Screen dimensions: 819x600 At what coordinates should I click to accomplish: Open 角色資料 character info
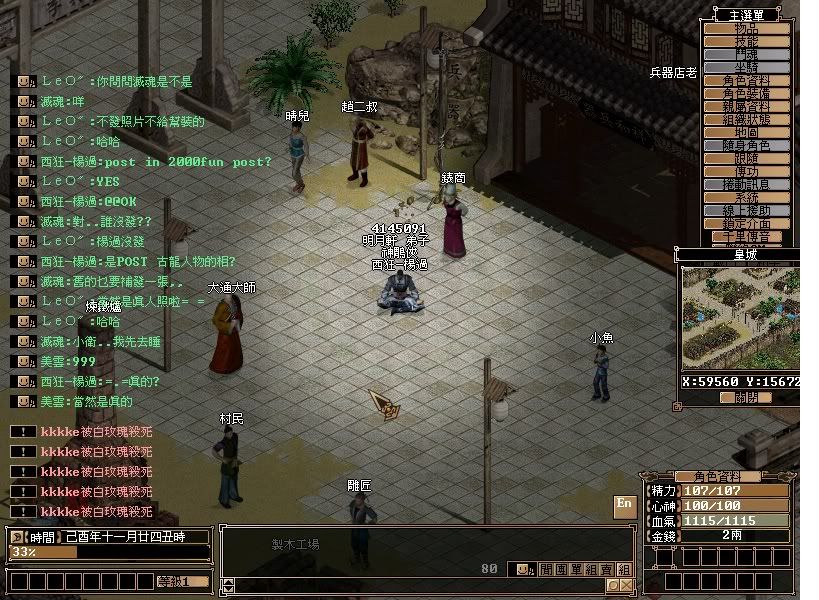pyautogui.click(x=747, y=81)
